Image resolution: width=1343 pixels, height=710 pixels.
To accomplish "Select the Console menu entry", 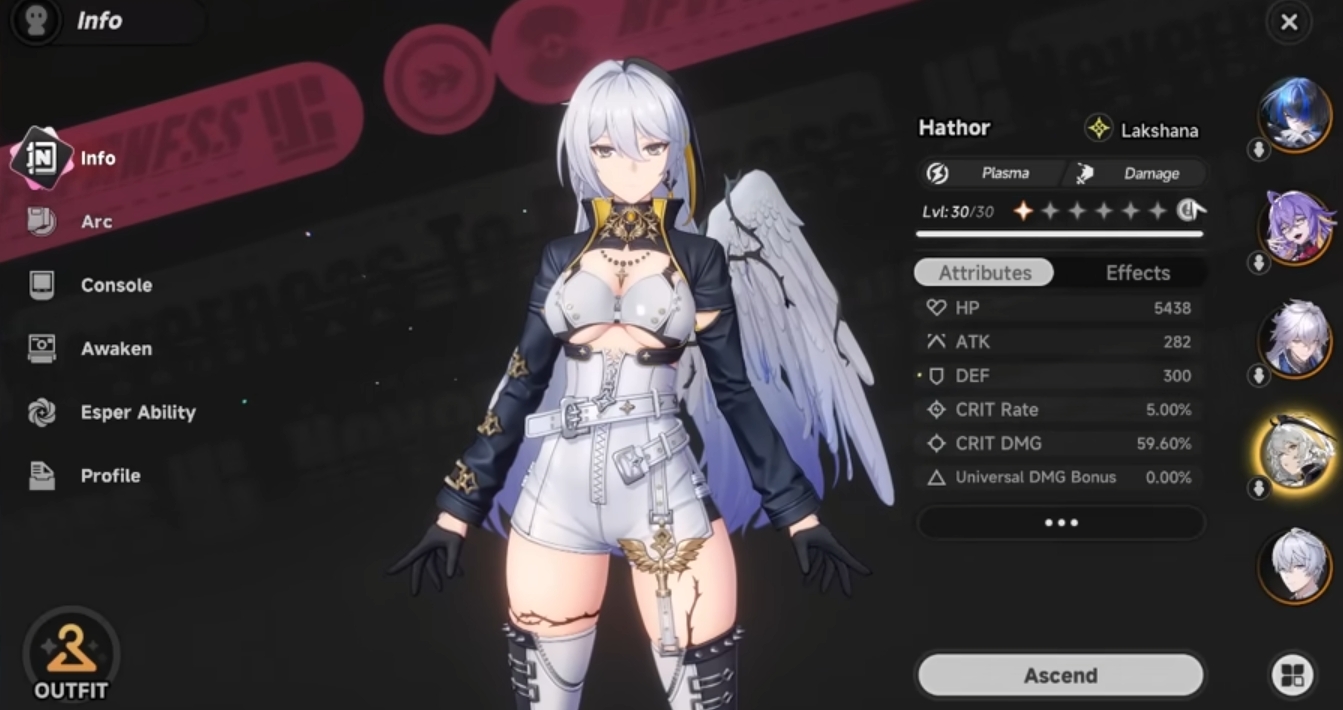I will click(115, 285).
